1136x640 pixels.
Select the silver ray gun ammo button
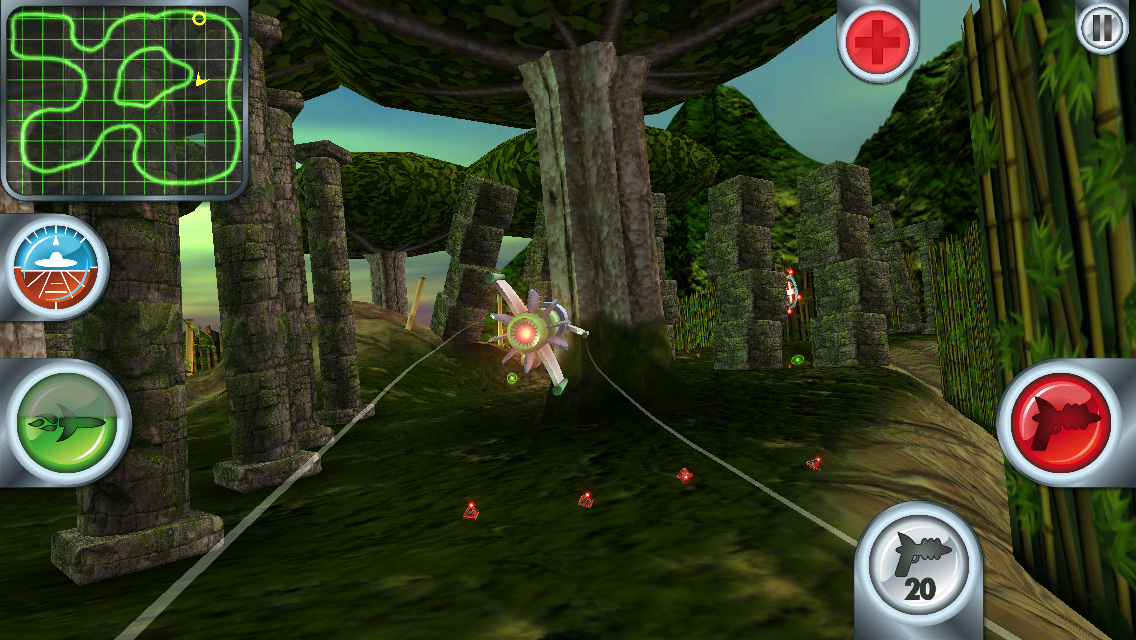point(920,564)
